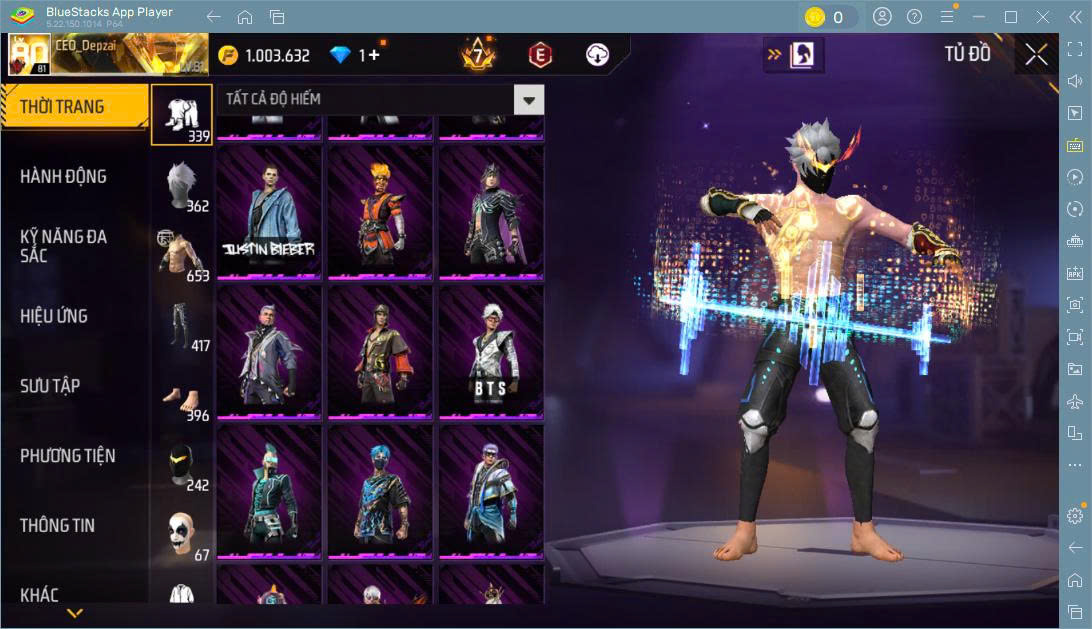Select the BTS outfit bundle

tap(491, 352)
